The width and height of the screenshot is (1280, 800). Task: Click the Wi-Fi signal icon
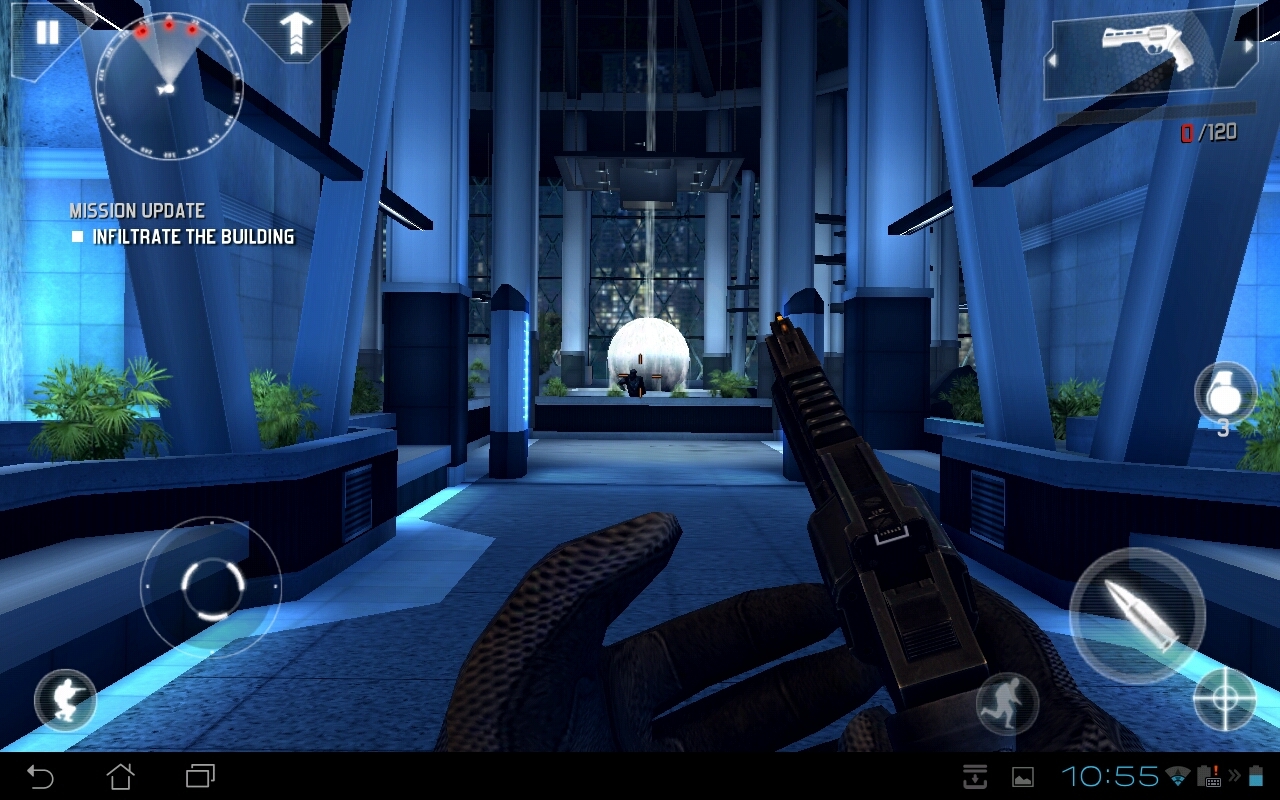click(x=1178, y=775)
